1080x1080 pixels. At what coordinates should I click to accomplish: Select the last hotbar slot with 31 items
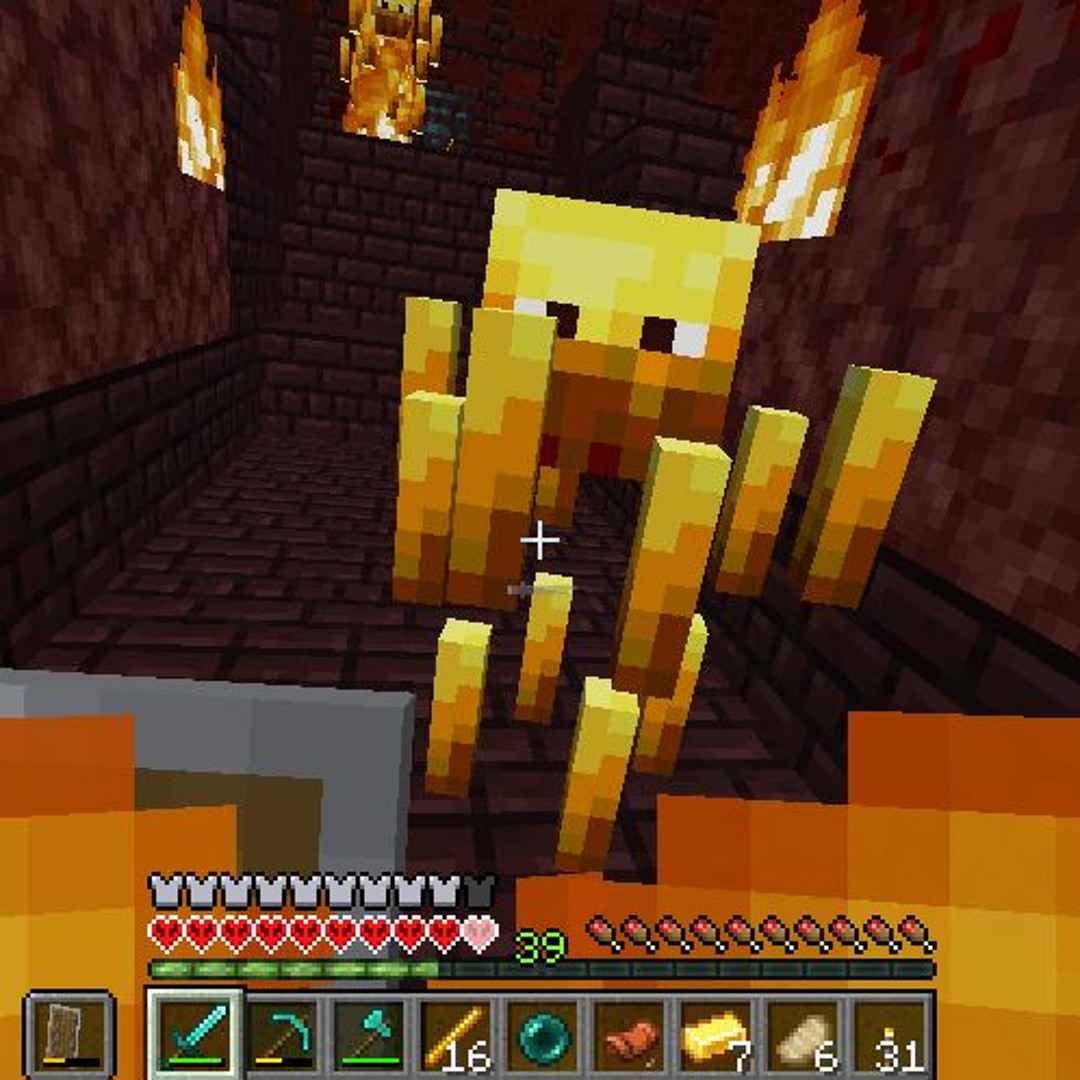(x=889, y=1035)
